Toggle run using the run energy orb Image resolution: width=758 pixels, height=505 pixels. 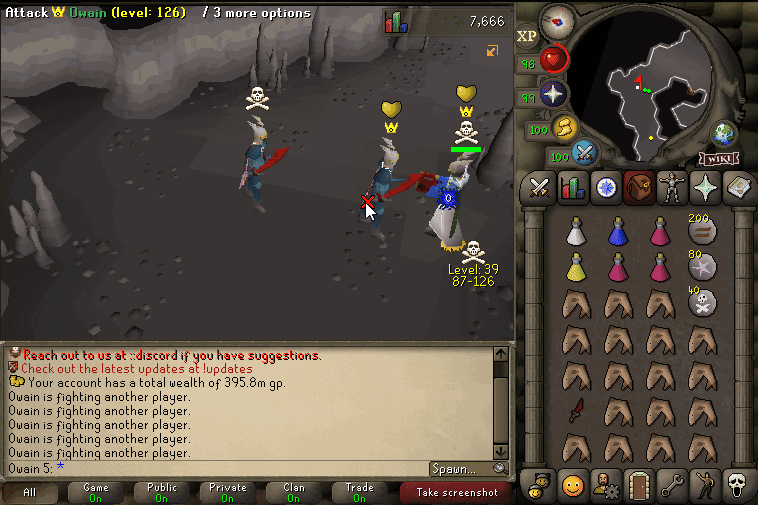tap(566, 127)
